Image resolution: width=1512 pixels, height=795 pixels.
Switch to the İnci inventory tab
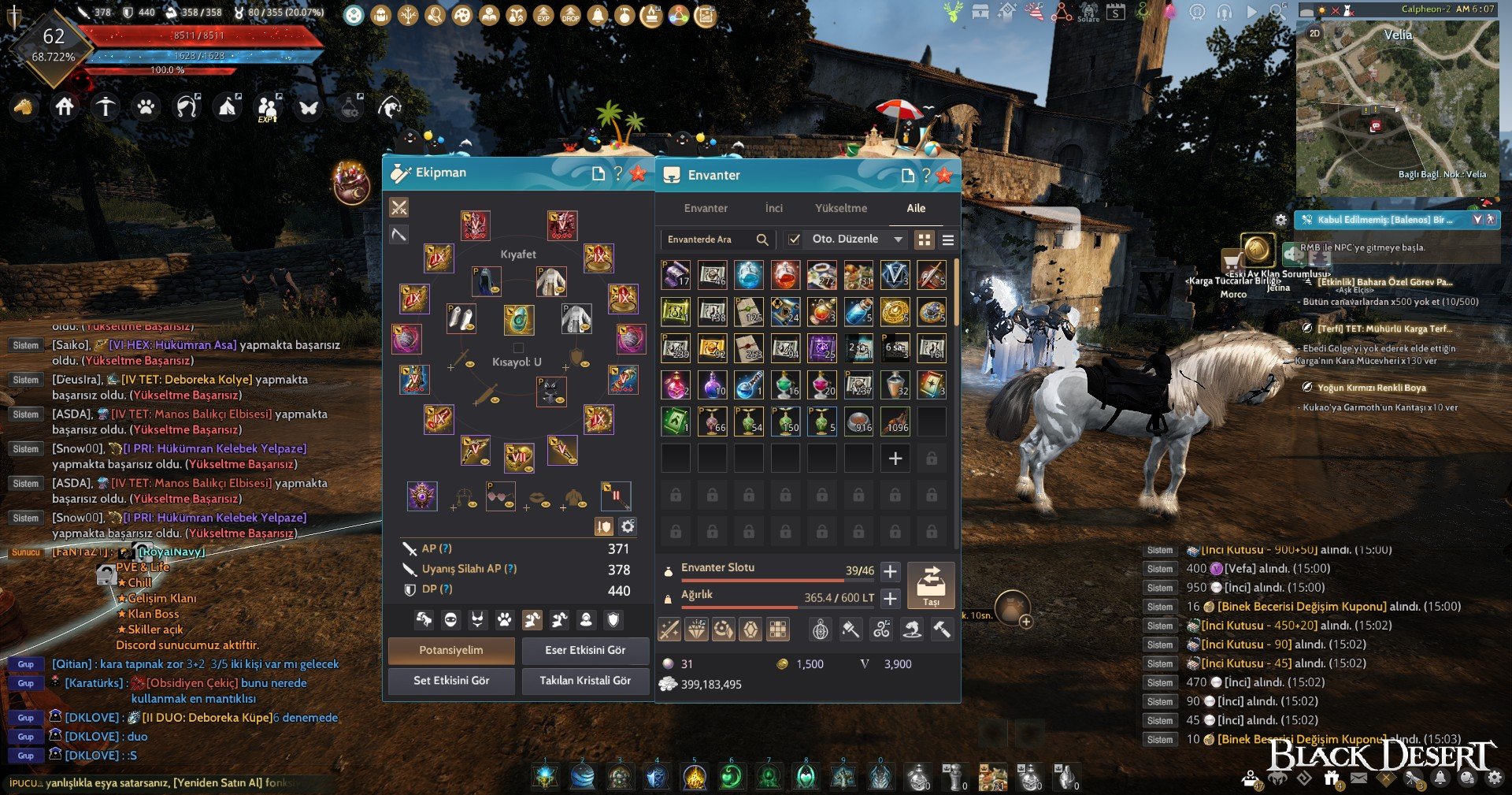click(774, 208)
